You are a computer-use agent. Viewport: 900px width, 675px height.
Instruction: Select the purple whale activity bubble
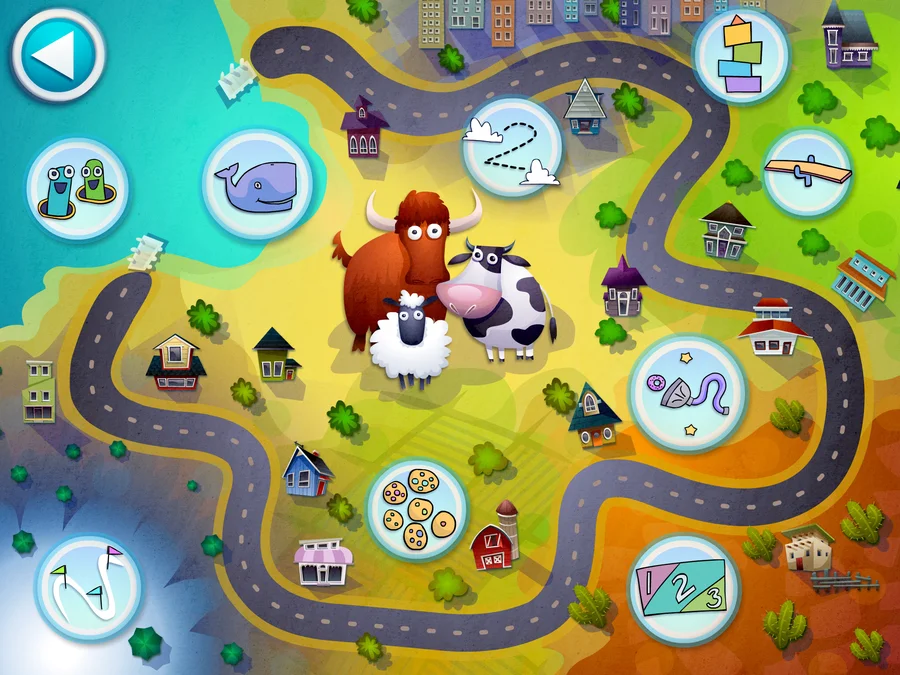[x=257, y=184]
